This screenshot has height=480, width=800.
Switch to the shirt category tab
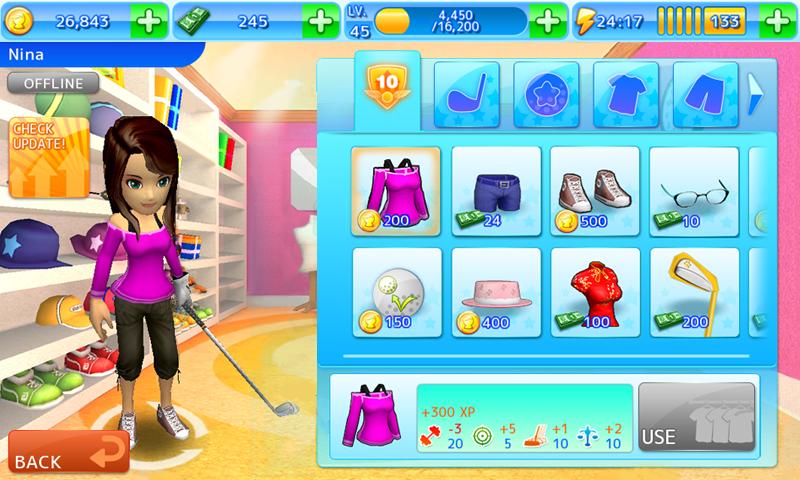[x=626, y=94]
